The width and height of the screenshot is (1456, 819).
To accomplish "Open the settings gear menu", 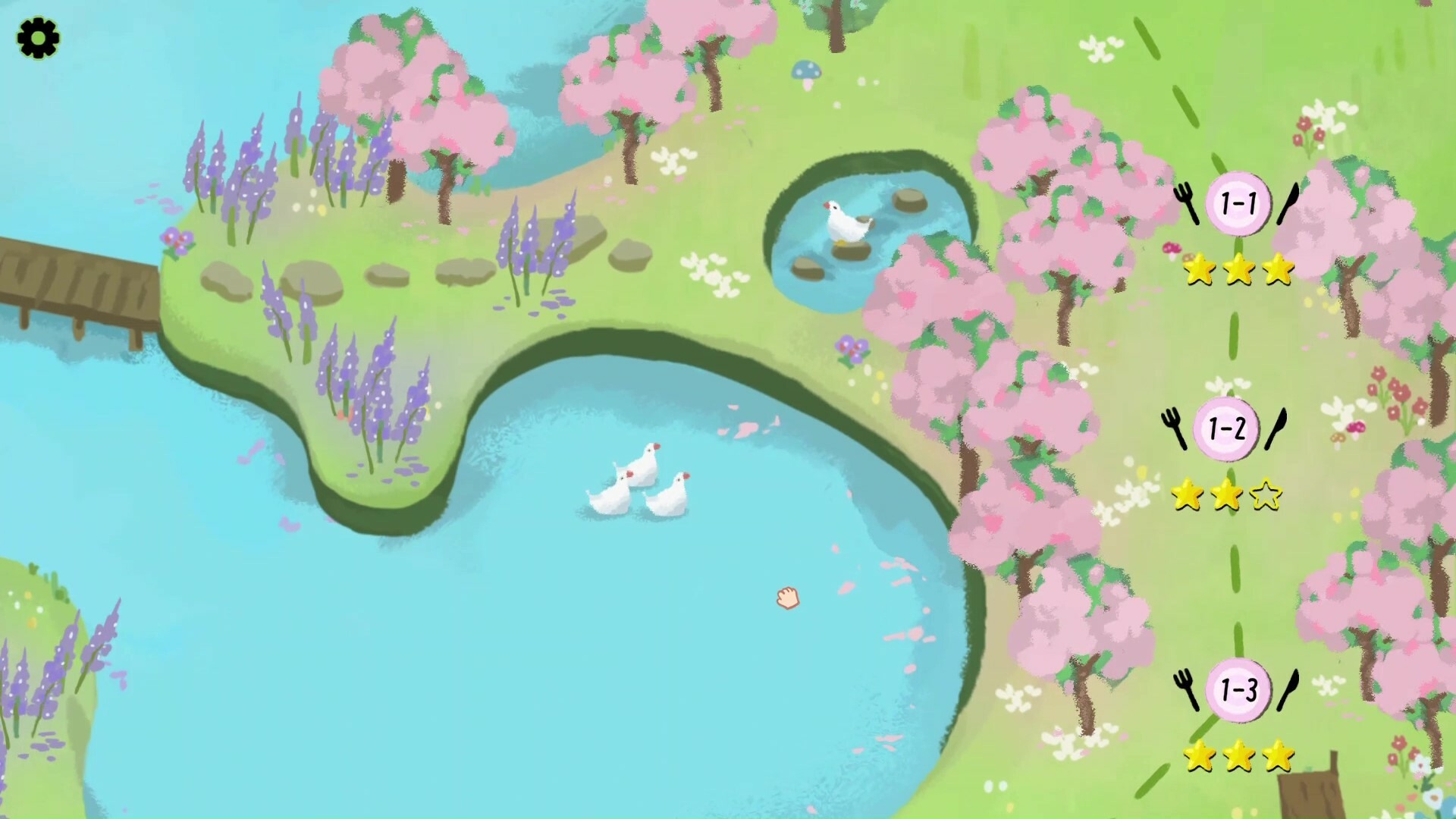I will point(37,37).
